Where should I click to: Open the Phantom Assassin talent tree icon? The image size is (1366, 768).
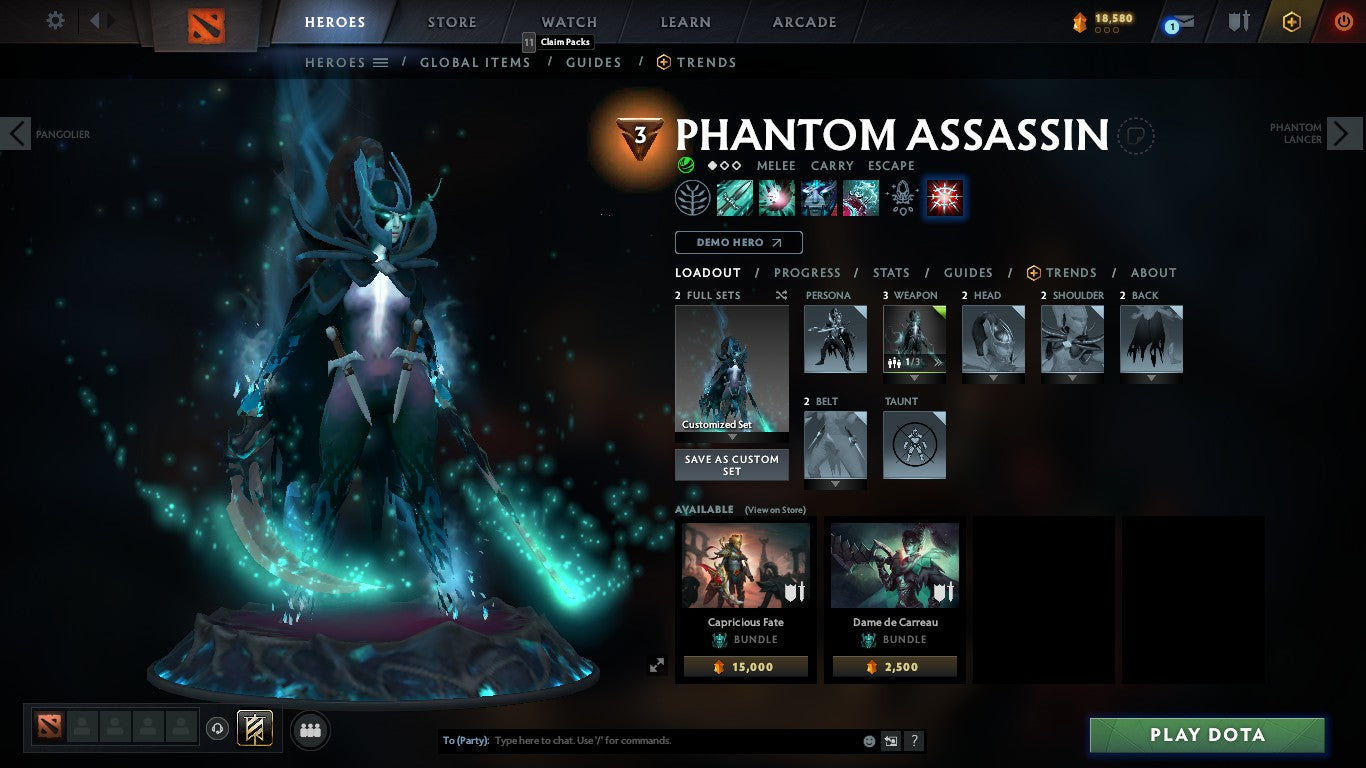coord(693,197)
